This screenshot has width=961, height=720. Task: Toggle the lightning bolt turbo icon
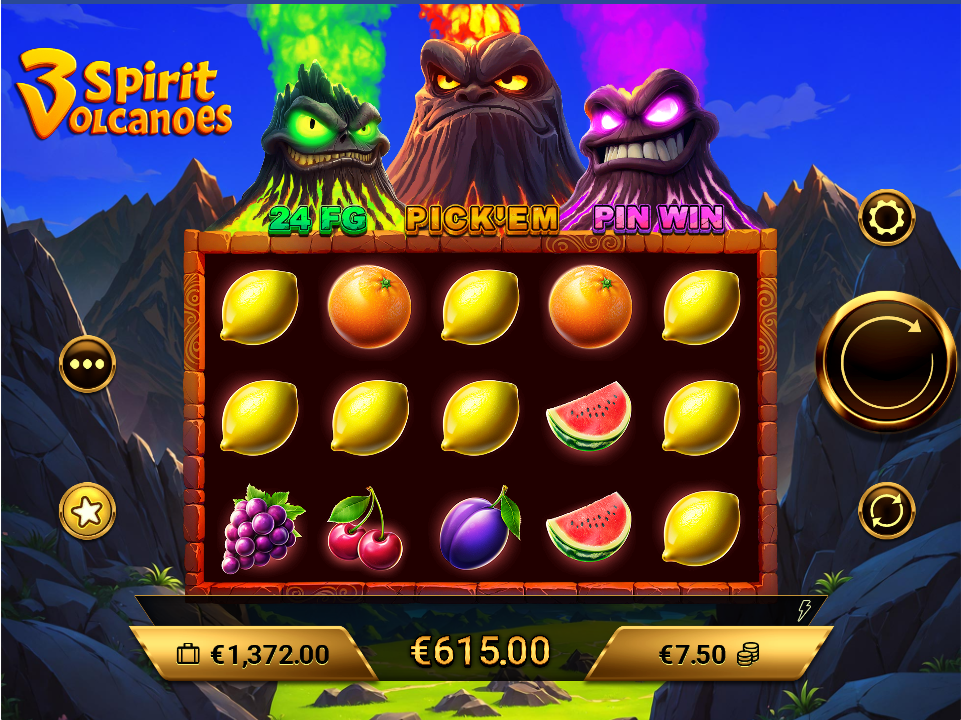point(803,611)
